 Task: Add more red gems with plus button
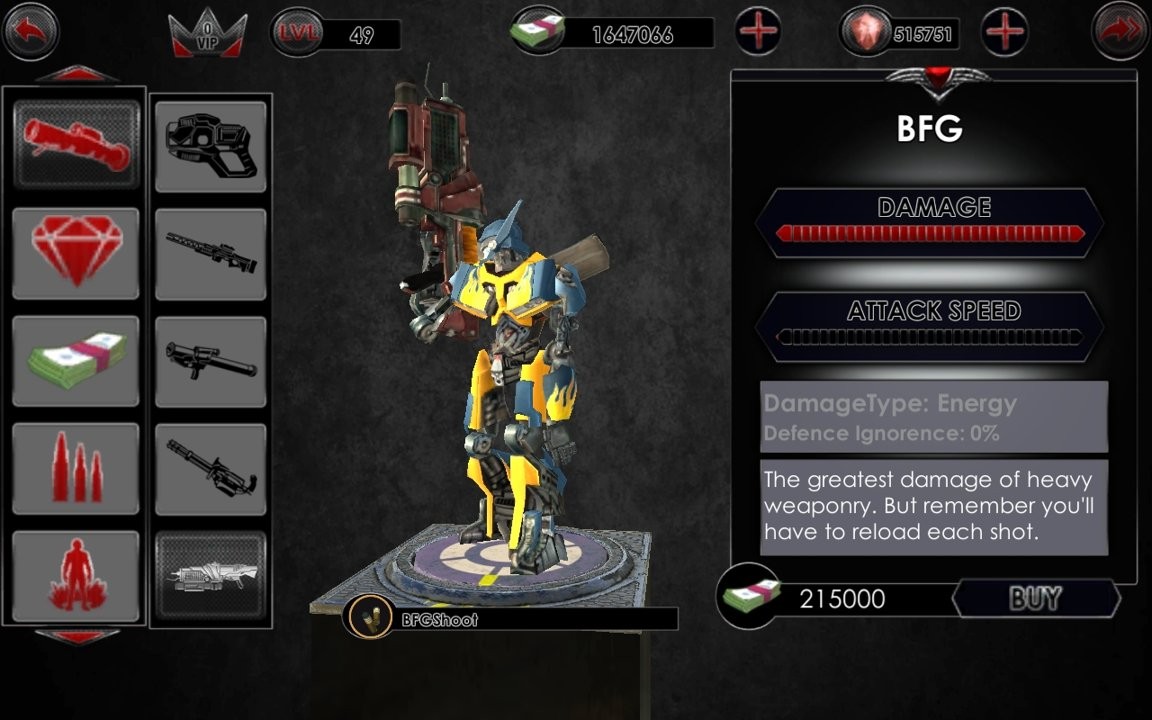point(1005,32)
